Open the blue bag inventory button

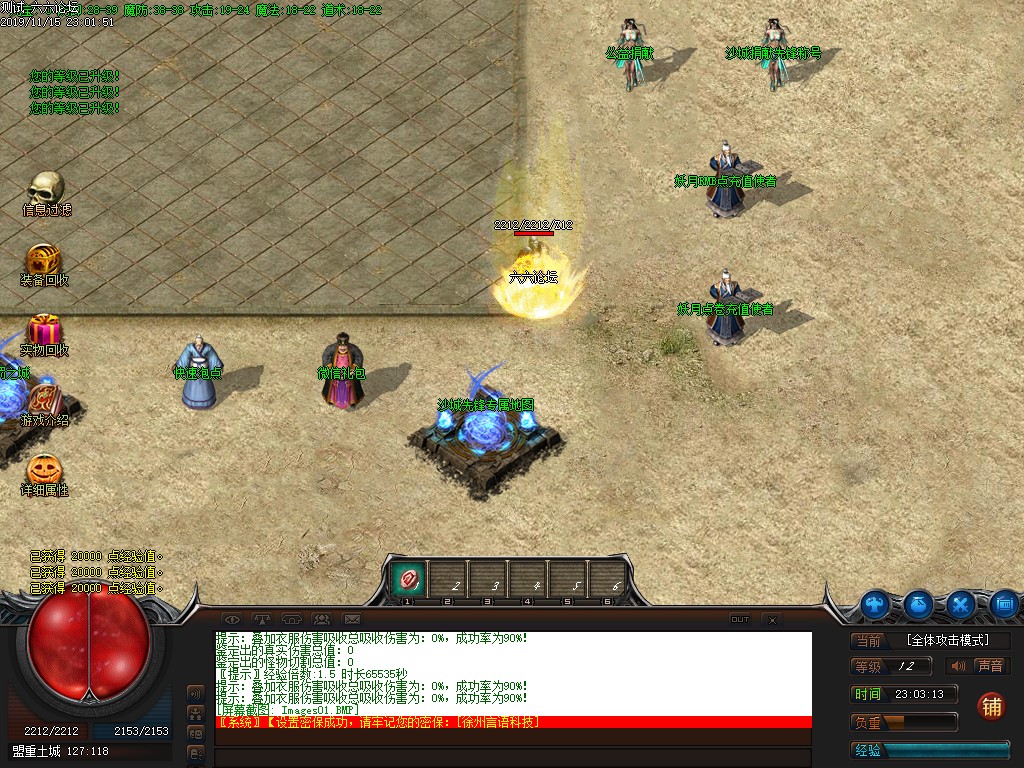click(919, 604)
